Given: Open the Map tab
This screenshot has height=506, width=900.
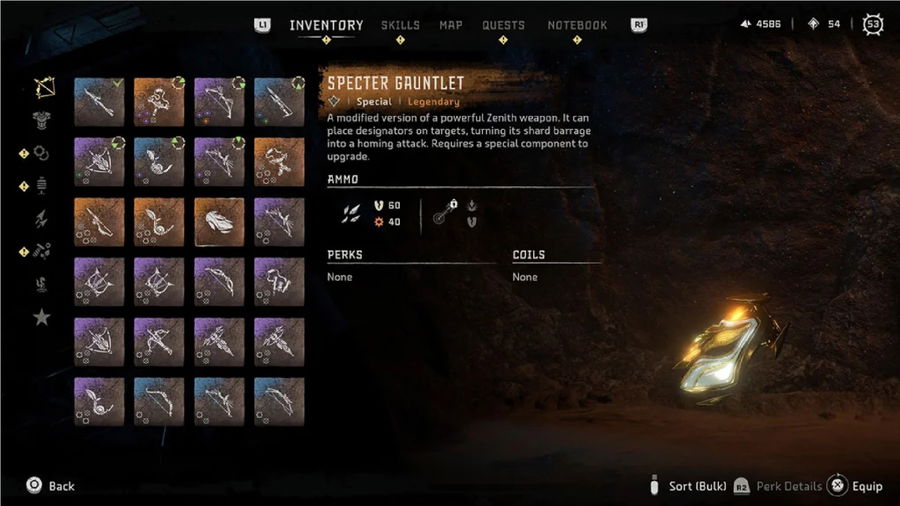Looking at the screenshot, I should [x=451, y=25].
